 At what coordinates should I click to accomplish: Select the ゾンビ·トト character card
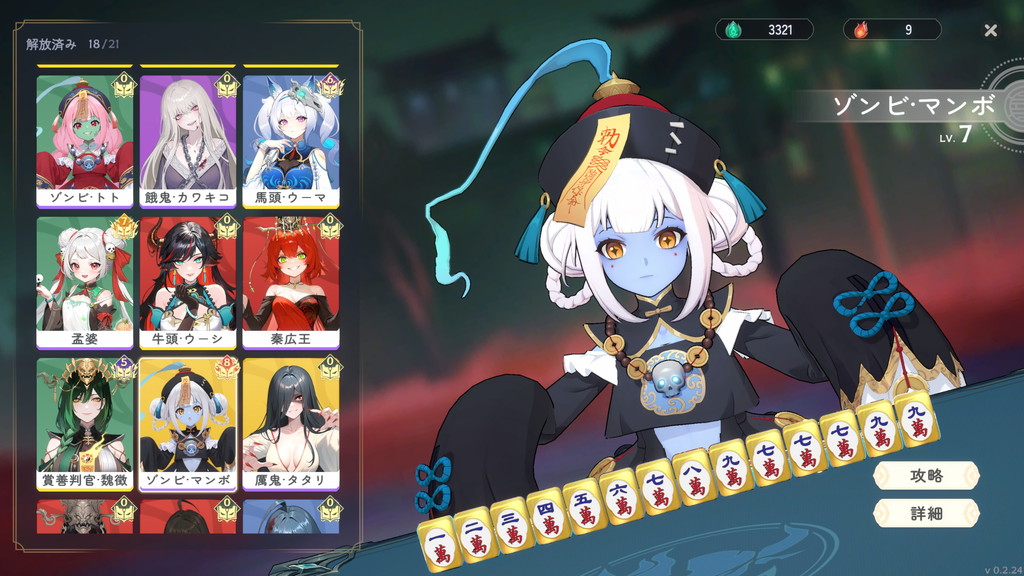point(85,139)
